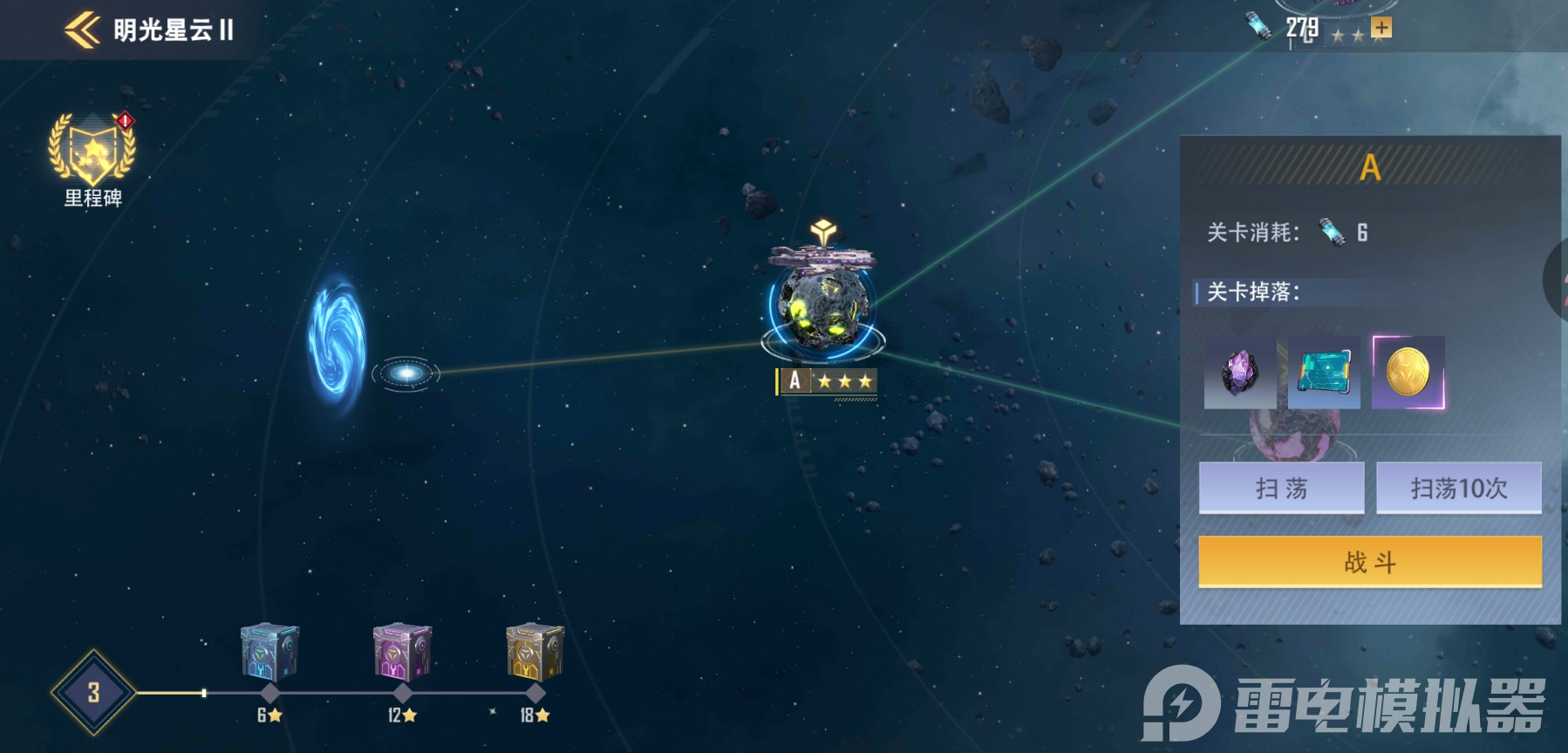Start battle with the 战斗 button
This screenshot has height=753, width=1568.
tap(1369, 562)
